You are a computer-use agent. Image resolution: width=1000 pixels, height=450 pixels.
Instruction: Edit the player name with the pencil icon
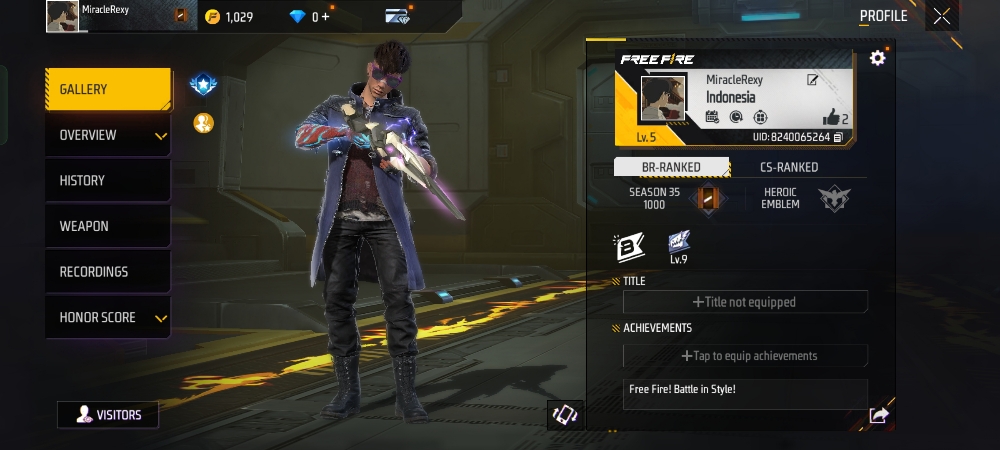[x=813, y=80]
